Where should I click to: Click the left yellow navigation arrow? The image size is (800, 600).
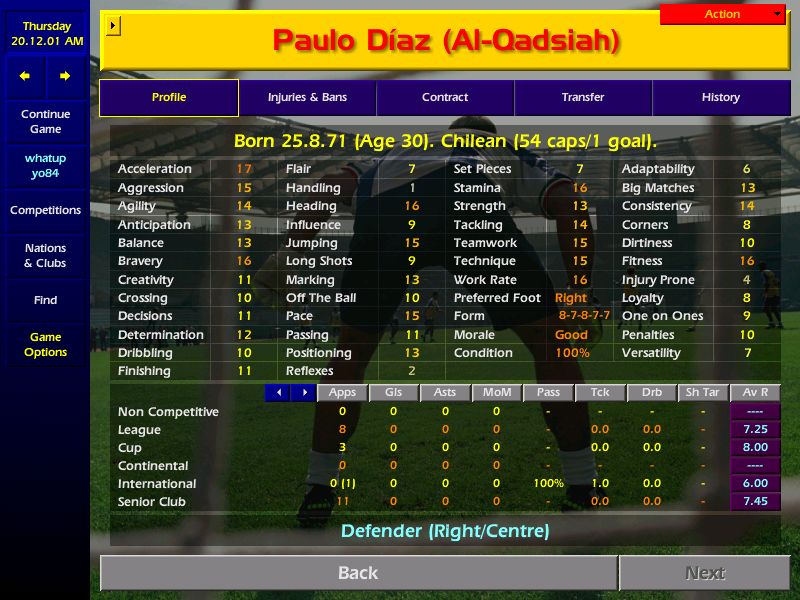(25, 76)
